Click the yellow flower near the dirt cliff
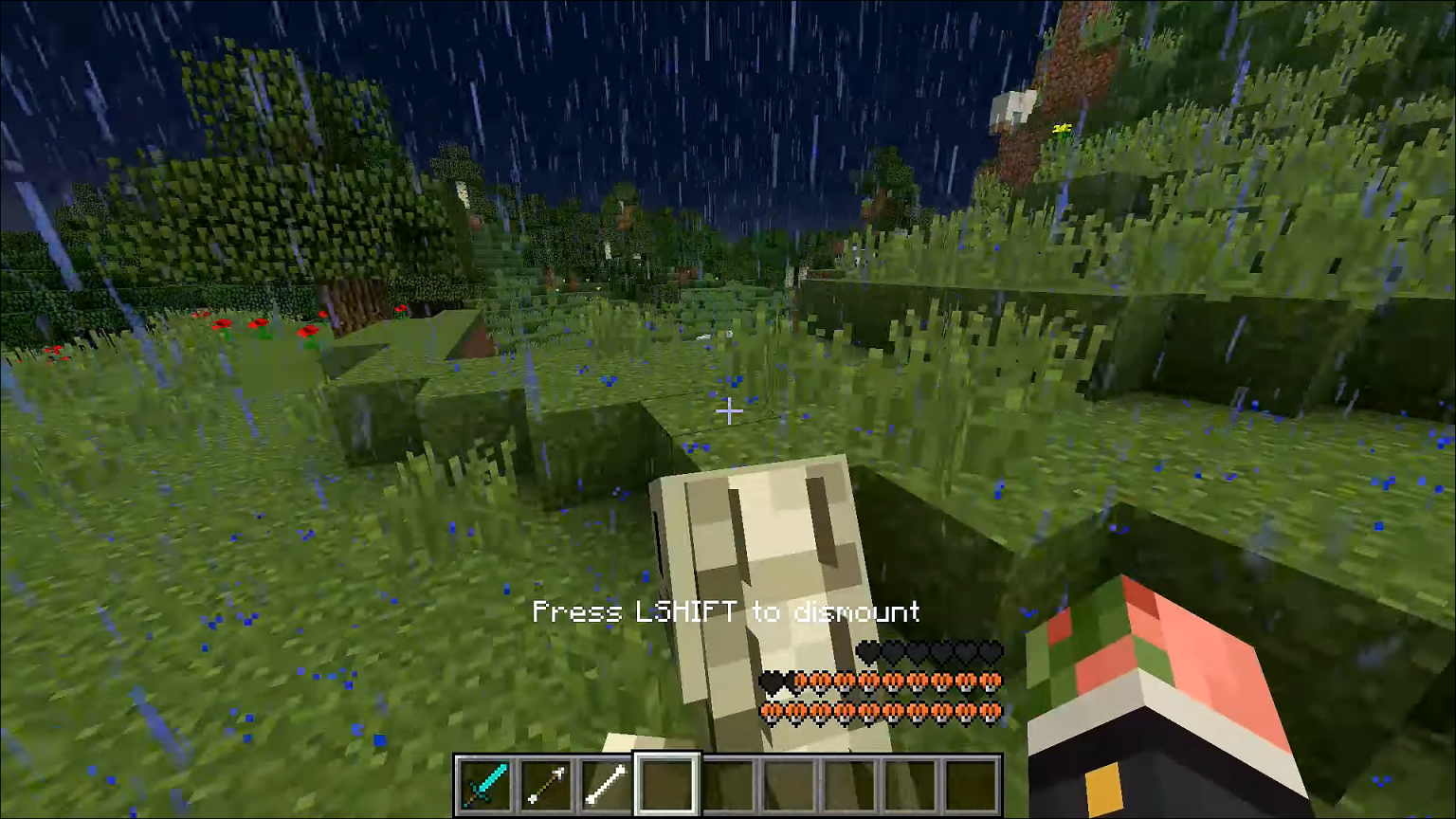Image resolution: width=1456 pixels, height=819 pixels. pos(1062,130)
